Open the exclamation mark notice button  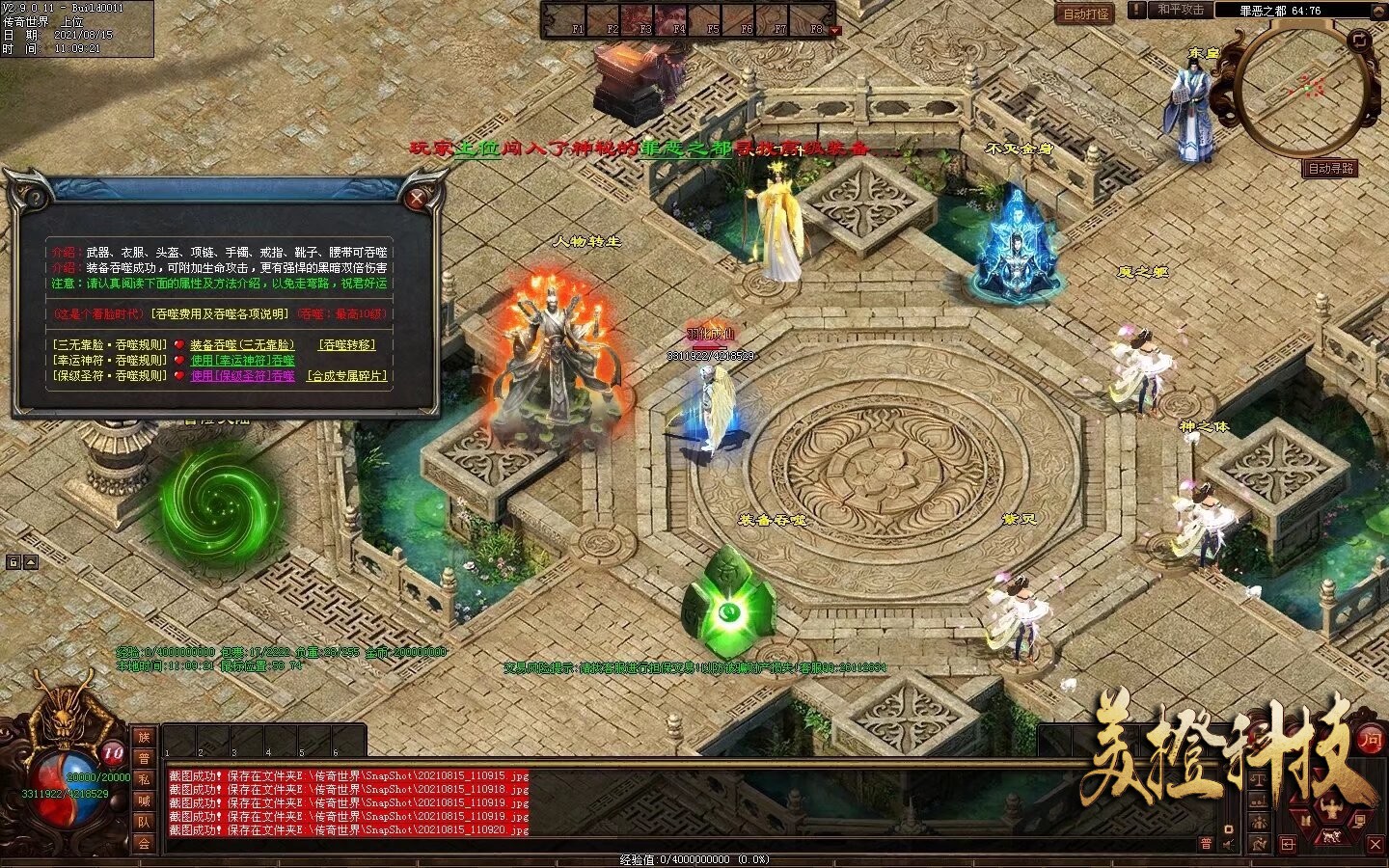pos(1138,10)
